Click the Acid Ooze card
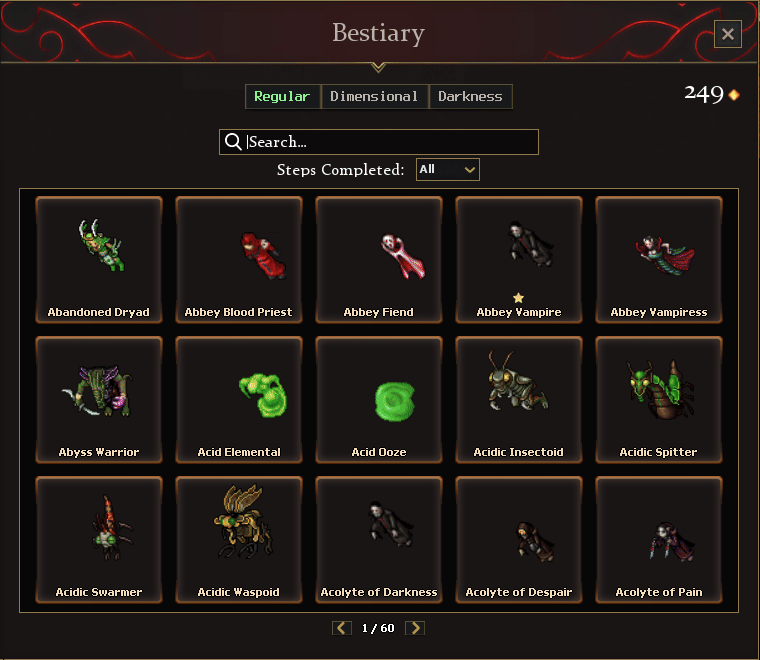 (x=379, y=399)
